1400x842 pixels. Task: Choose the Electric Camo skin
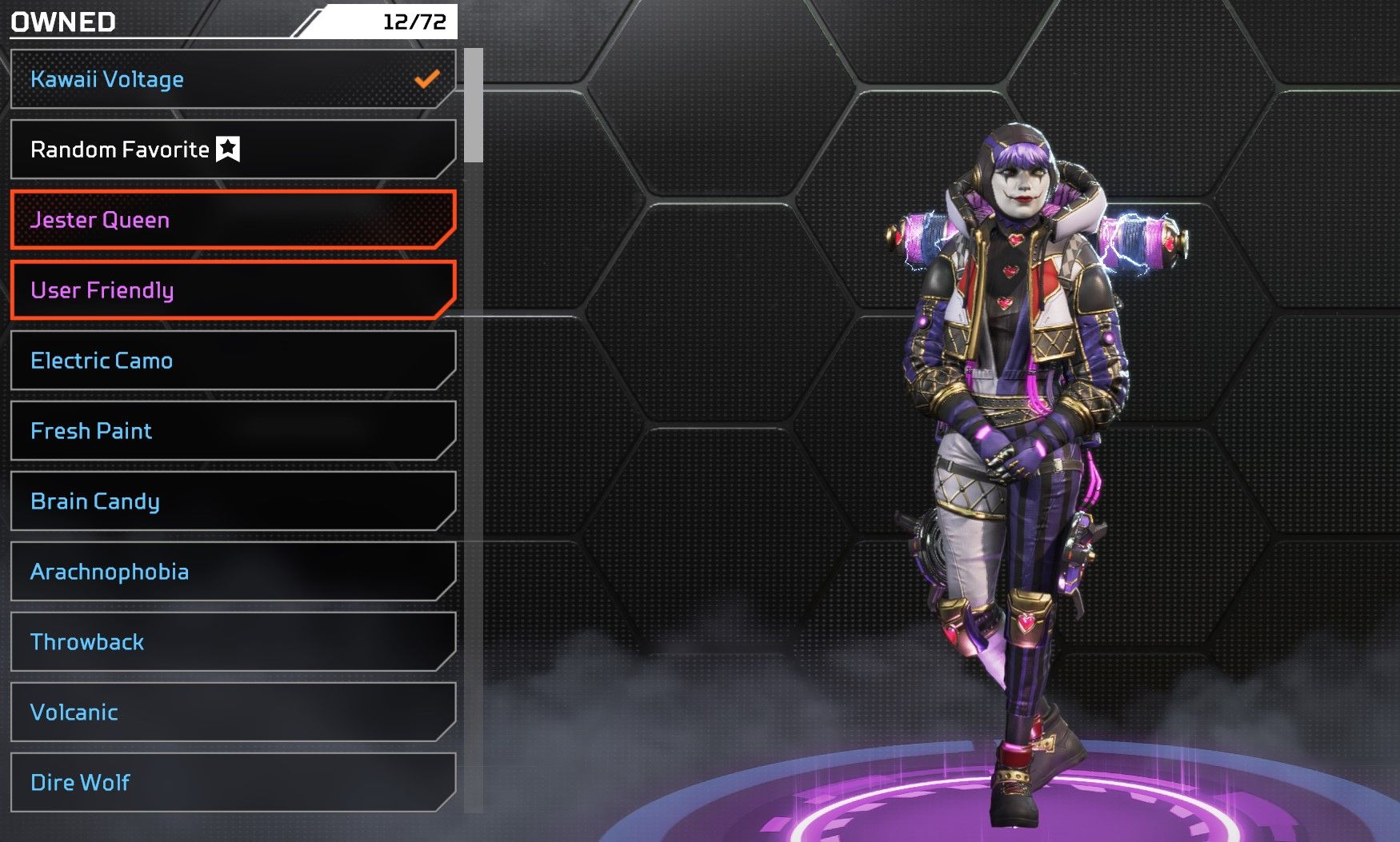(232, 361)
